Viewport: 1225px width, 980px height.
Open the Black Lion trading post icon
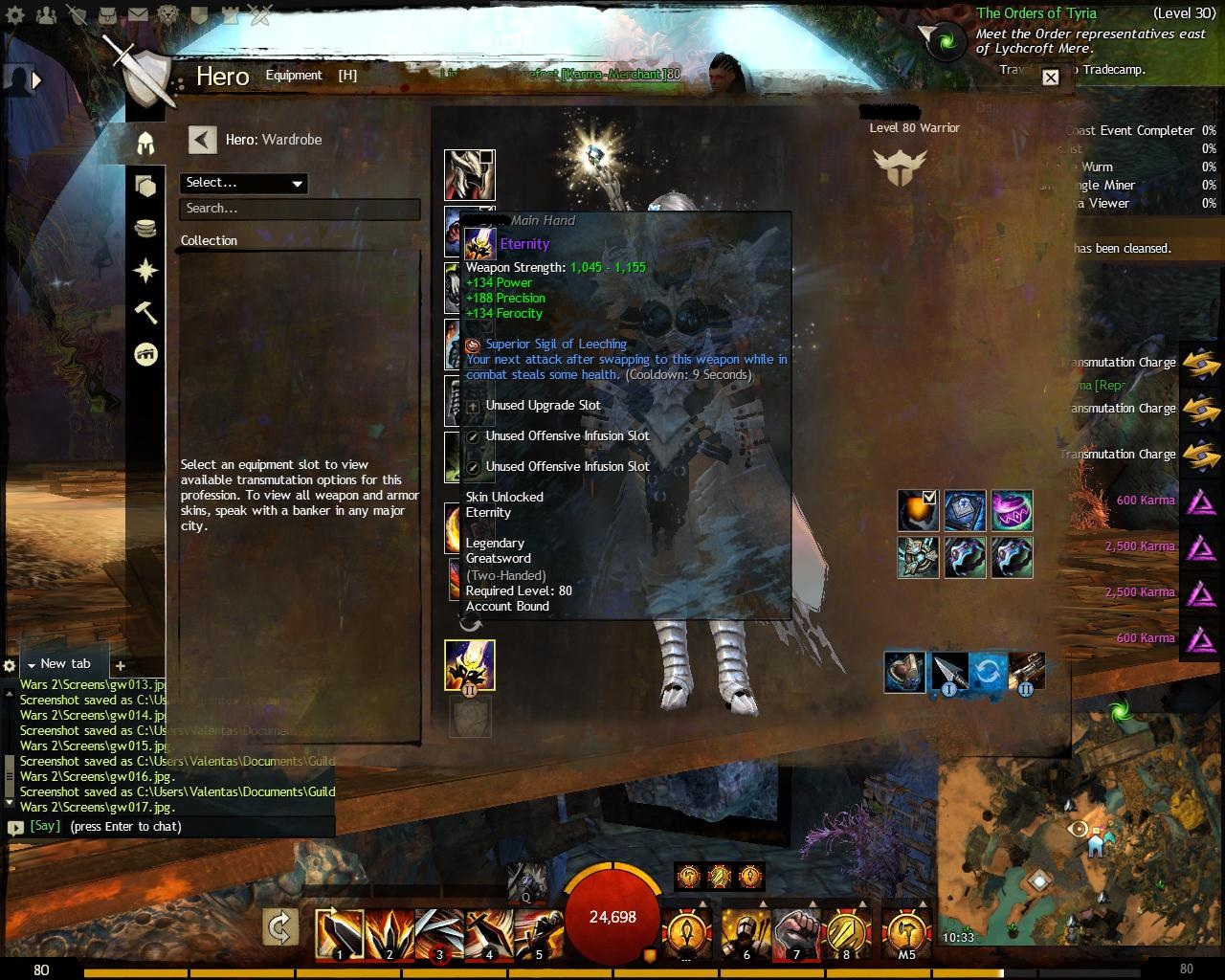167,15
